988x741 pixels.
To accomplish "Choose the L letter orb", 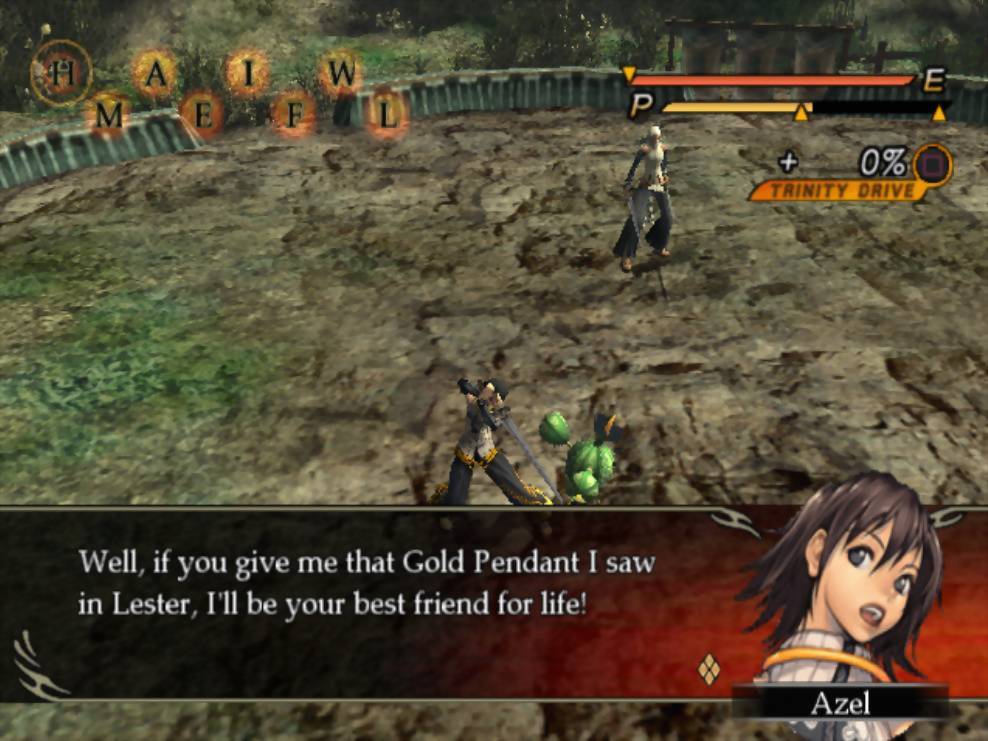I will pos(387,115).
